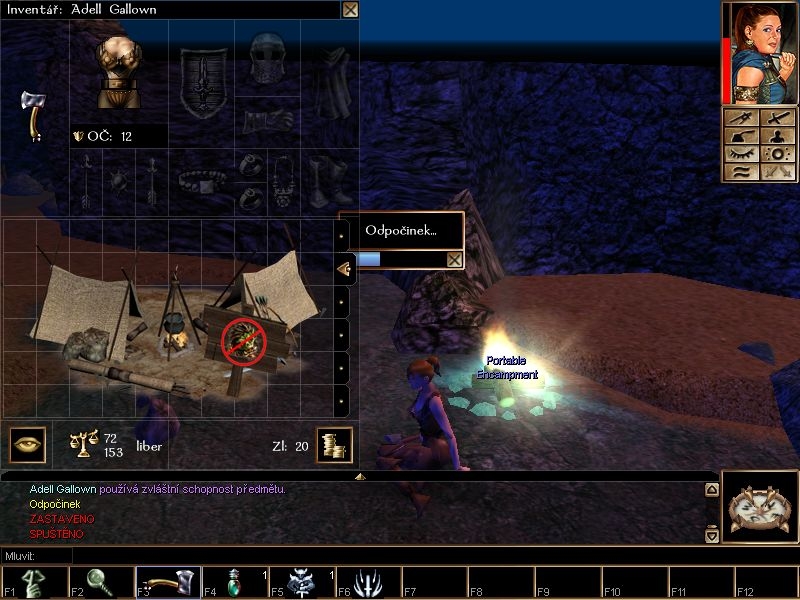Activate the eye examine button
The image size is (800, 600).
pos(27,445)
